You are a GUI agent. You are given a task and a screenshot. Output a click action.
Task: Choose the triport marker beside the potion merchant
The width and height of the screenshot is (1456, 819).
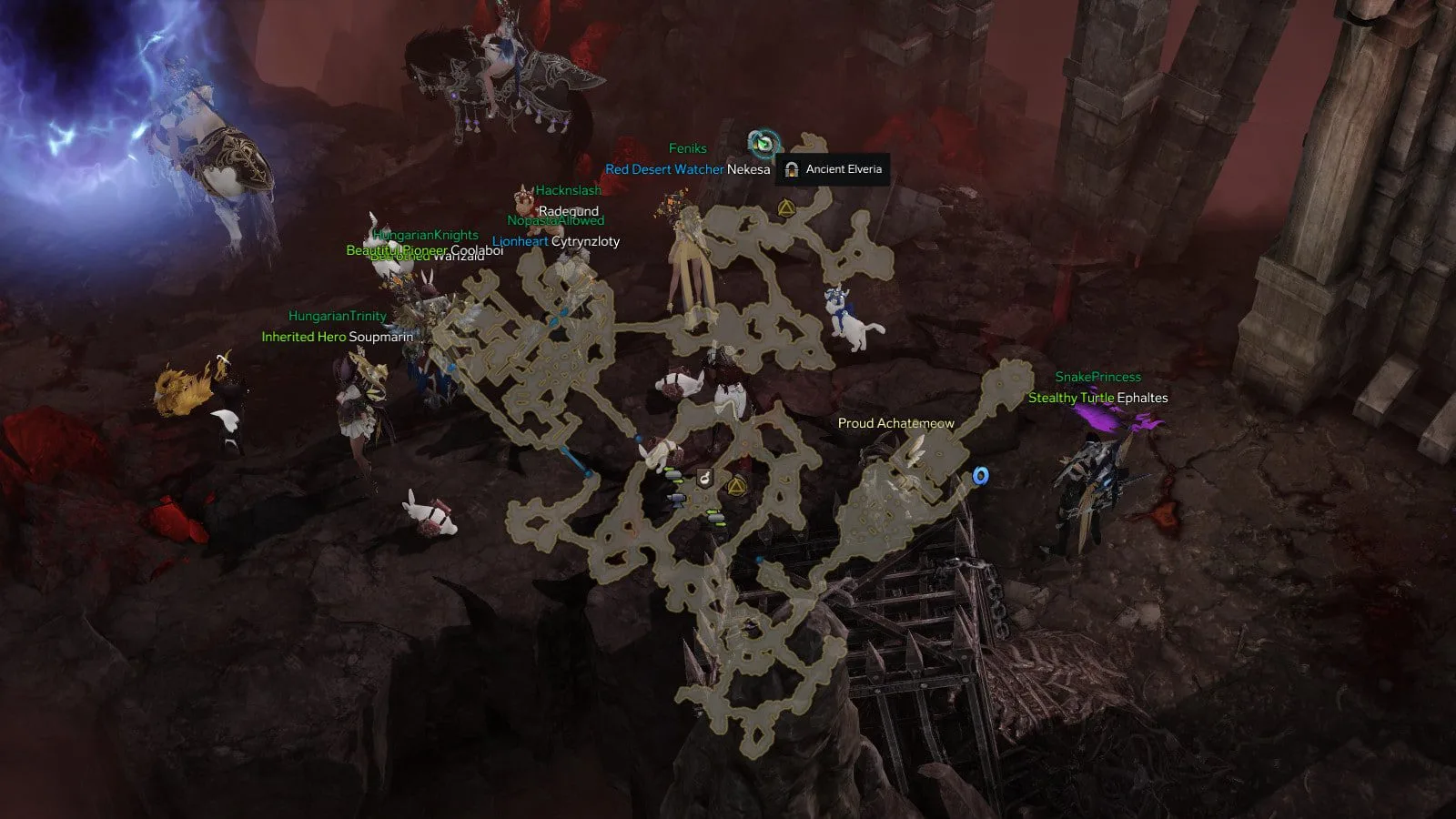[x=736, y=485]
